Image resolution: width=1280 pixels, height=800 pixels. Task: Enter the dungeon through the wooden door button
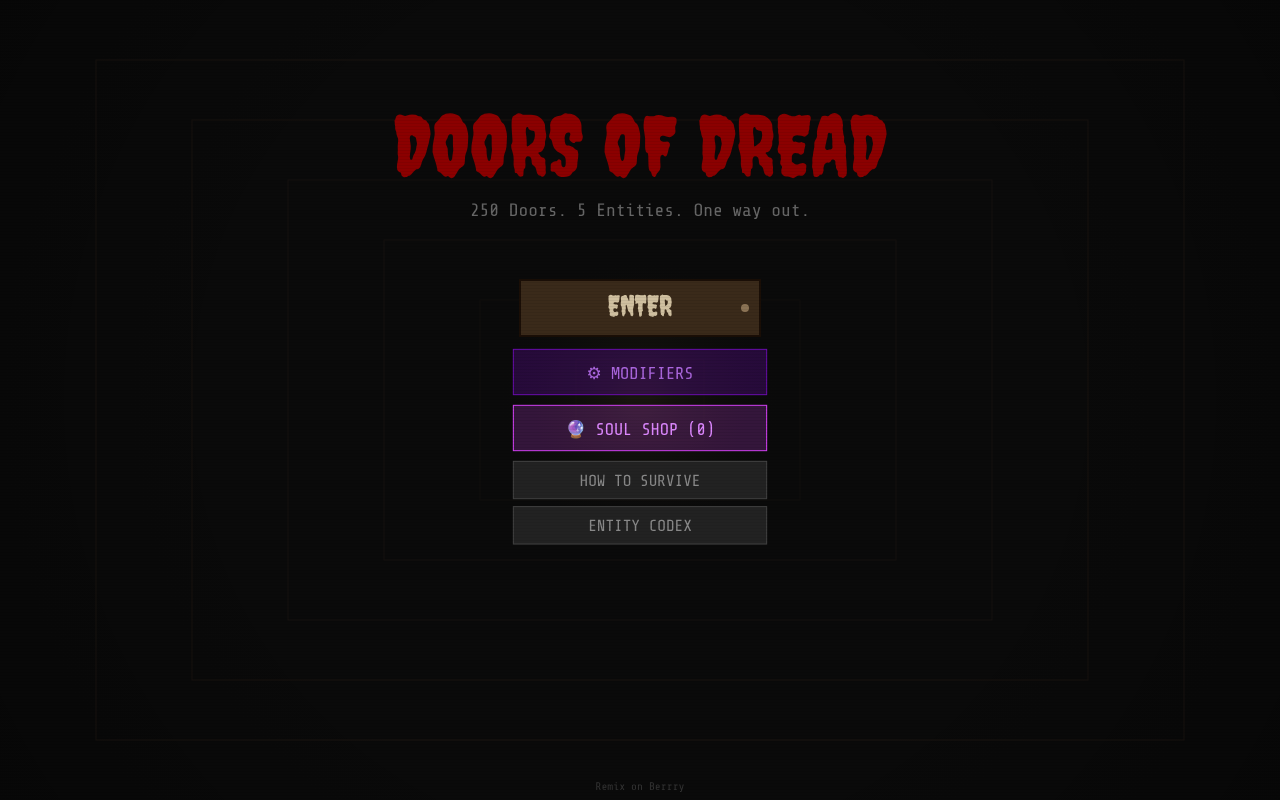(640, 307)
